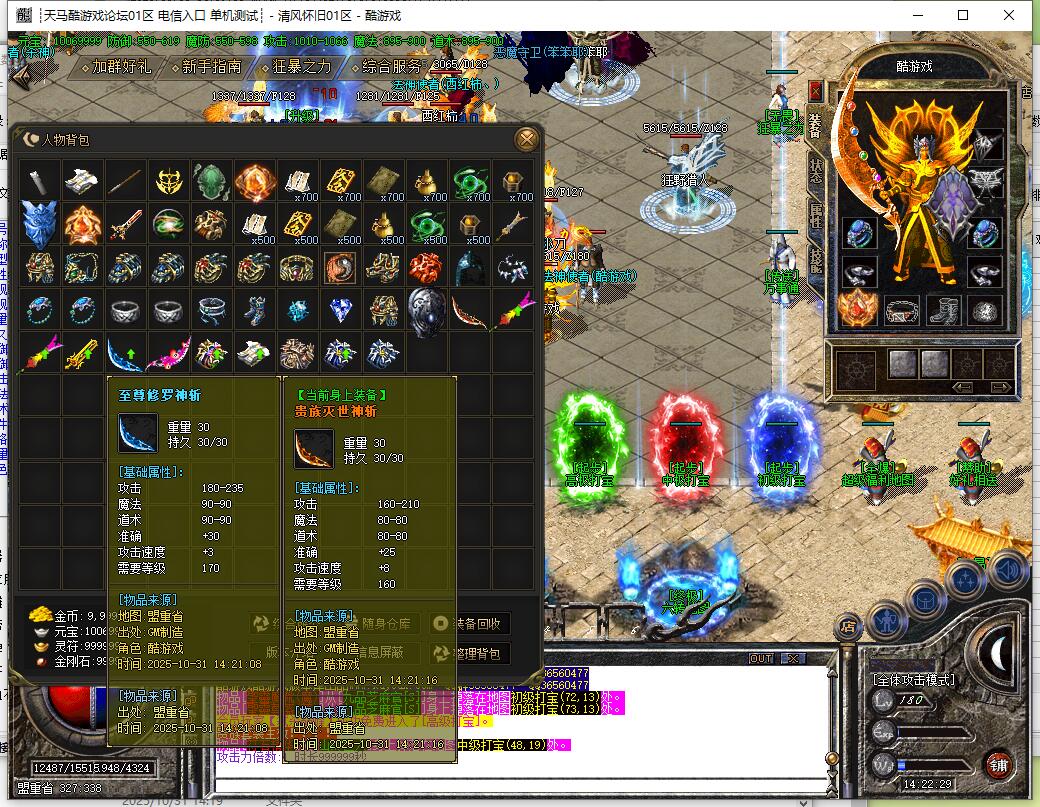Pick the yin-yang talisman item in bag

pos(340,268)
